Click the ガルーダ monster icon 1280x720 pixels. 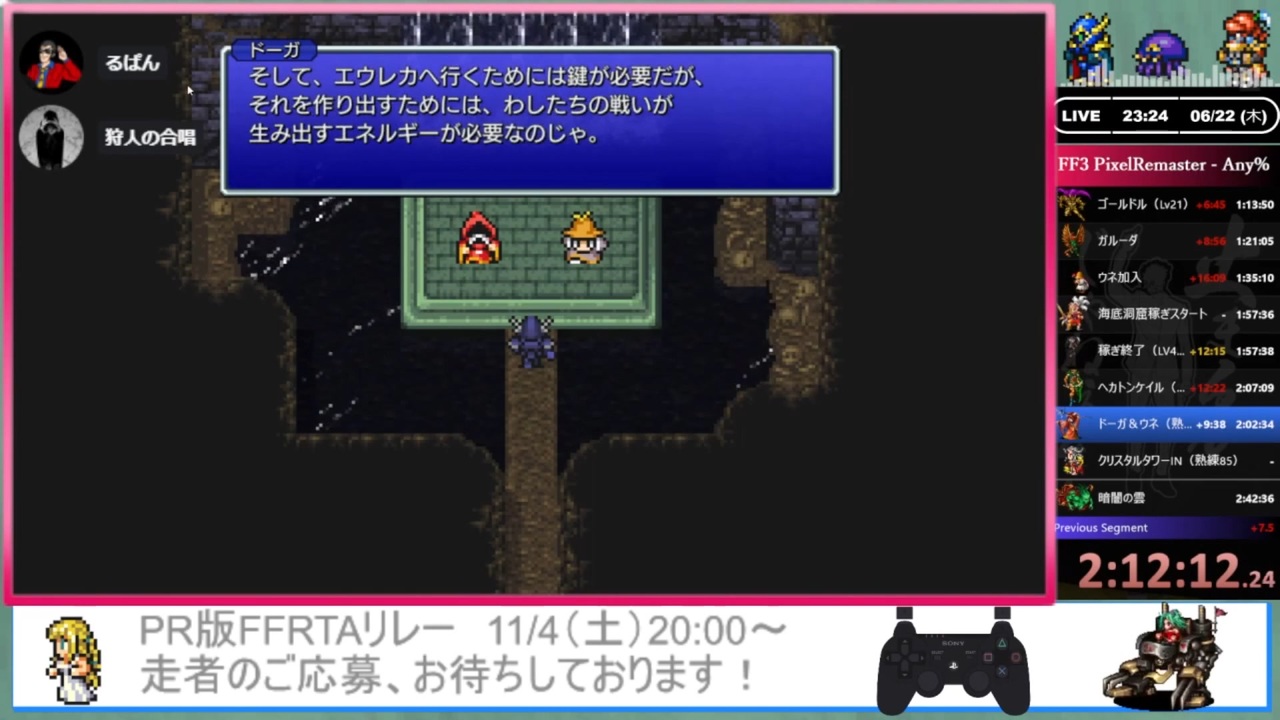[x=1071, y=240]
